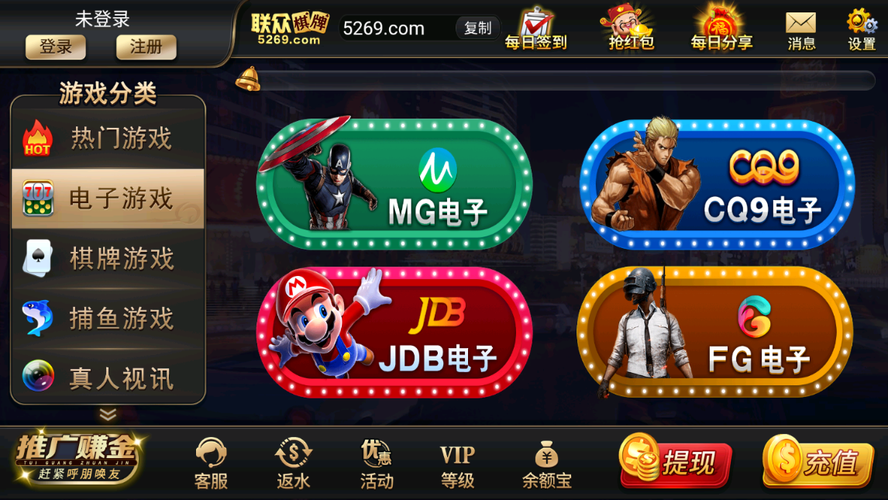The width and height of the screenshot is (888, 500).
Task: Switch to the 热门游戏 category
Action: pos(108,139)
